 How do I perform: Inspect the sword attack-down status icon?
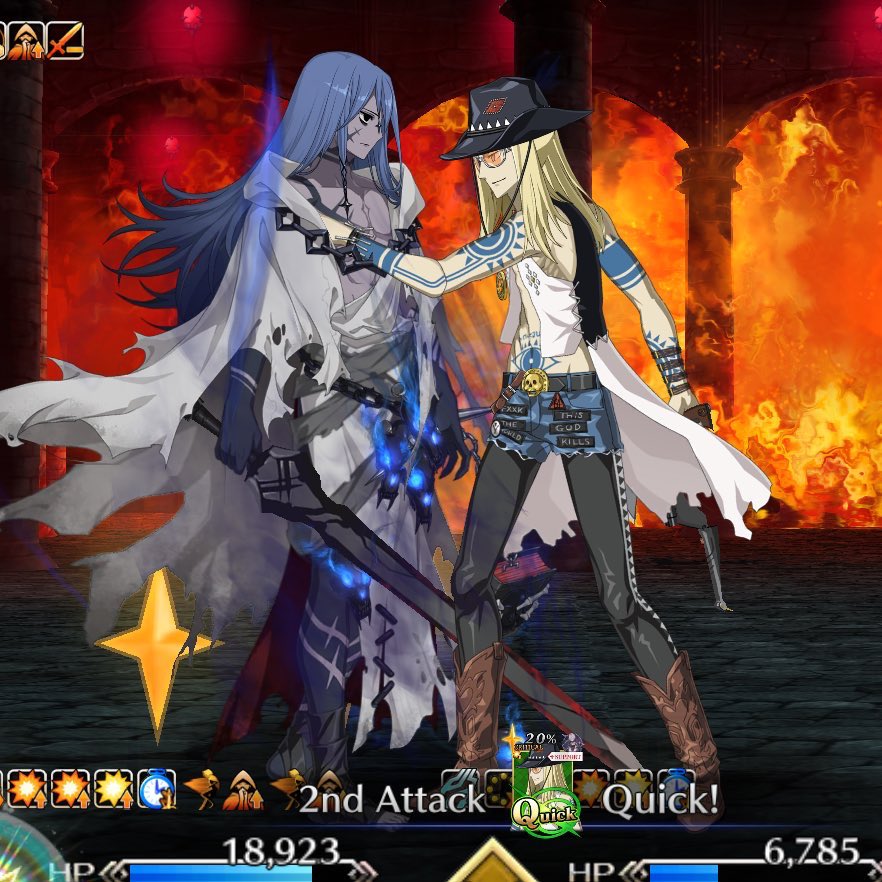[66, 41]
